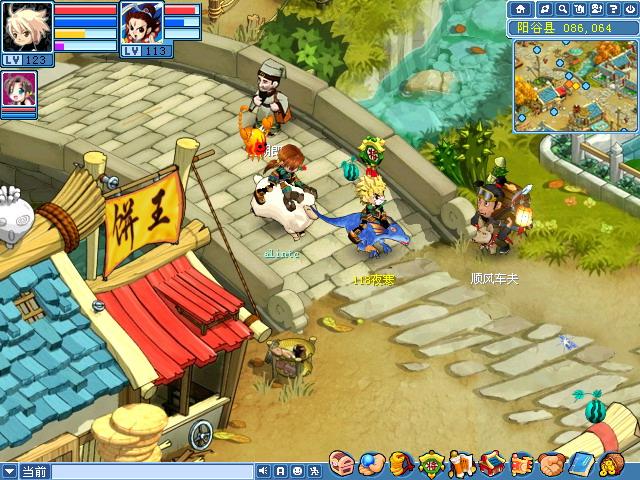Click the power exit button
Viewport: 640px width, 480px height.
click(629, 9)
